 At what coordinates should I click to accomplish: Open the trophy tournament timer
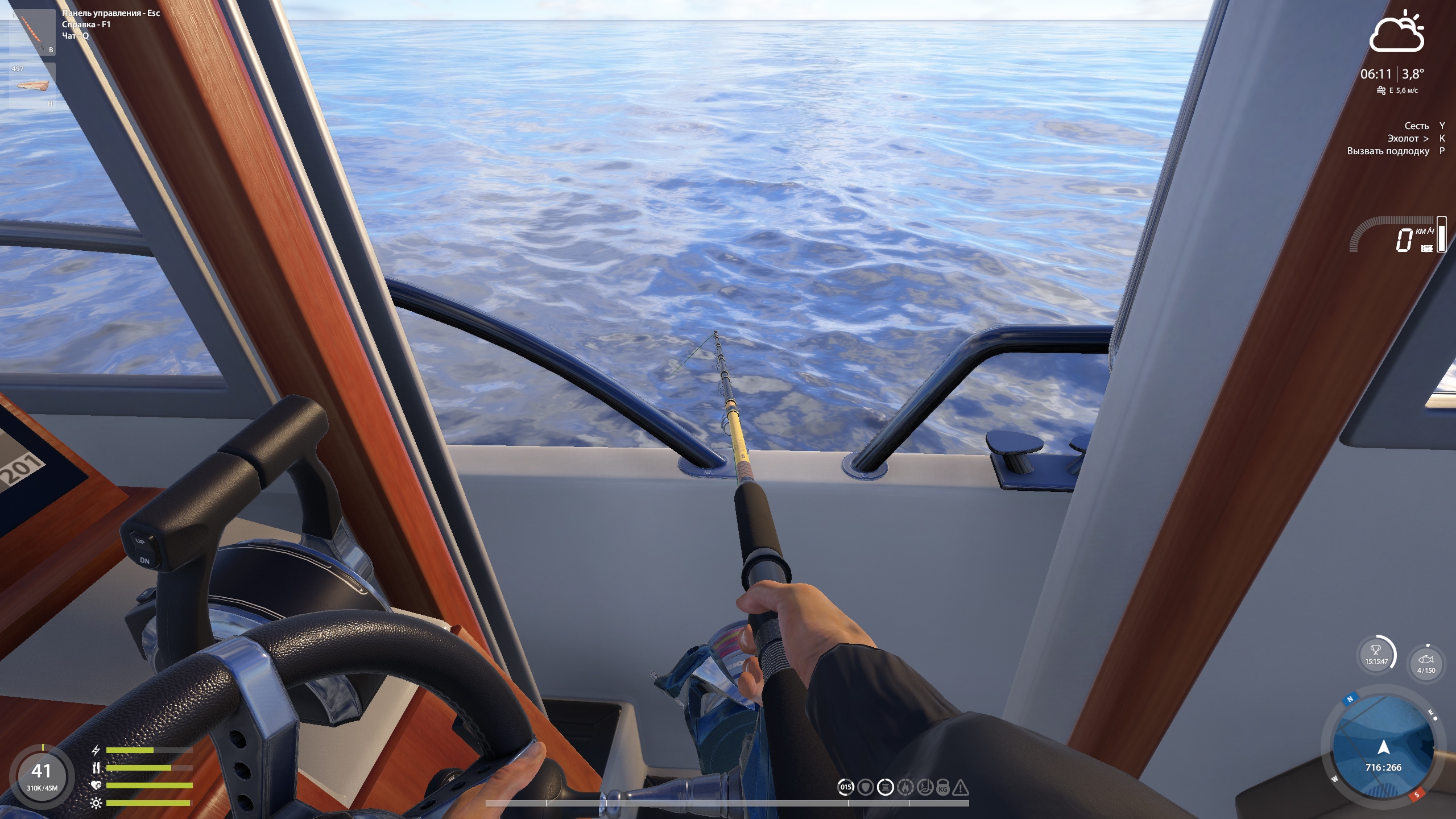click(x=1376, y=654)
